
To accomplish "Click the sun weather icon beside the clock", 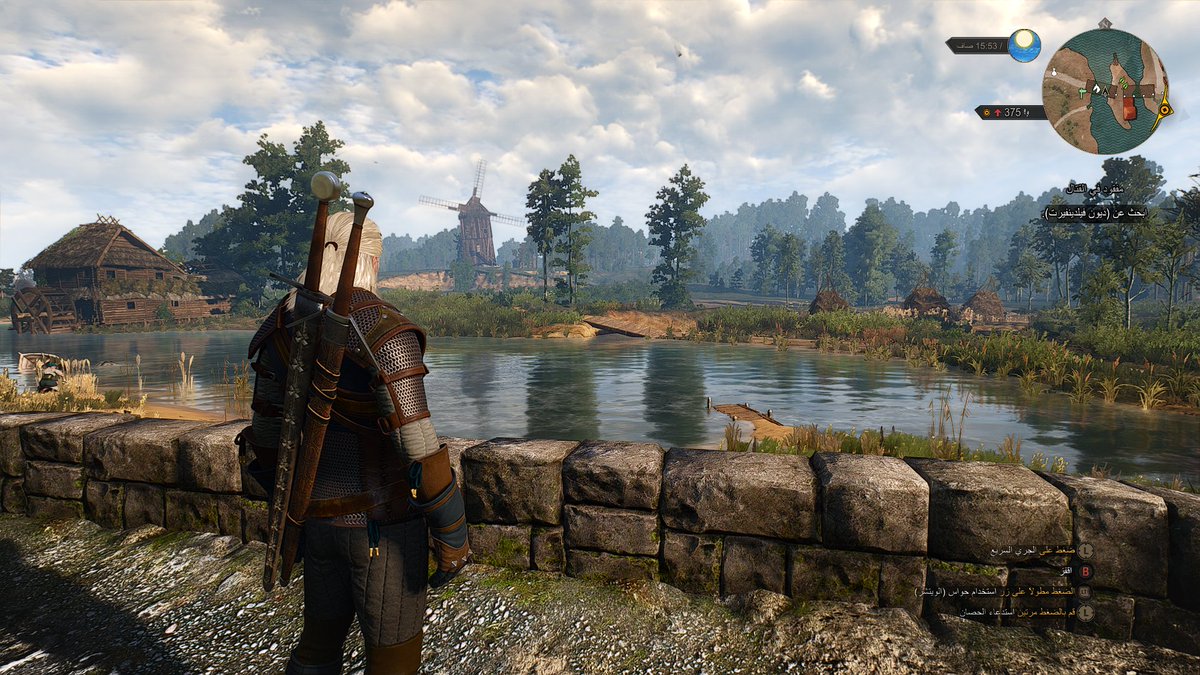I will (x=1024, y=45).
